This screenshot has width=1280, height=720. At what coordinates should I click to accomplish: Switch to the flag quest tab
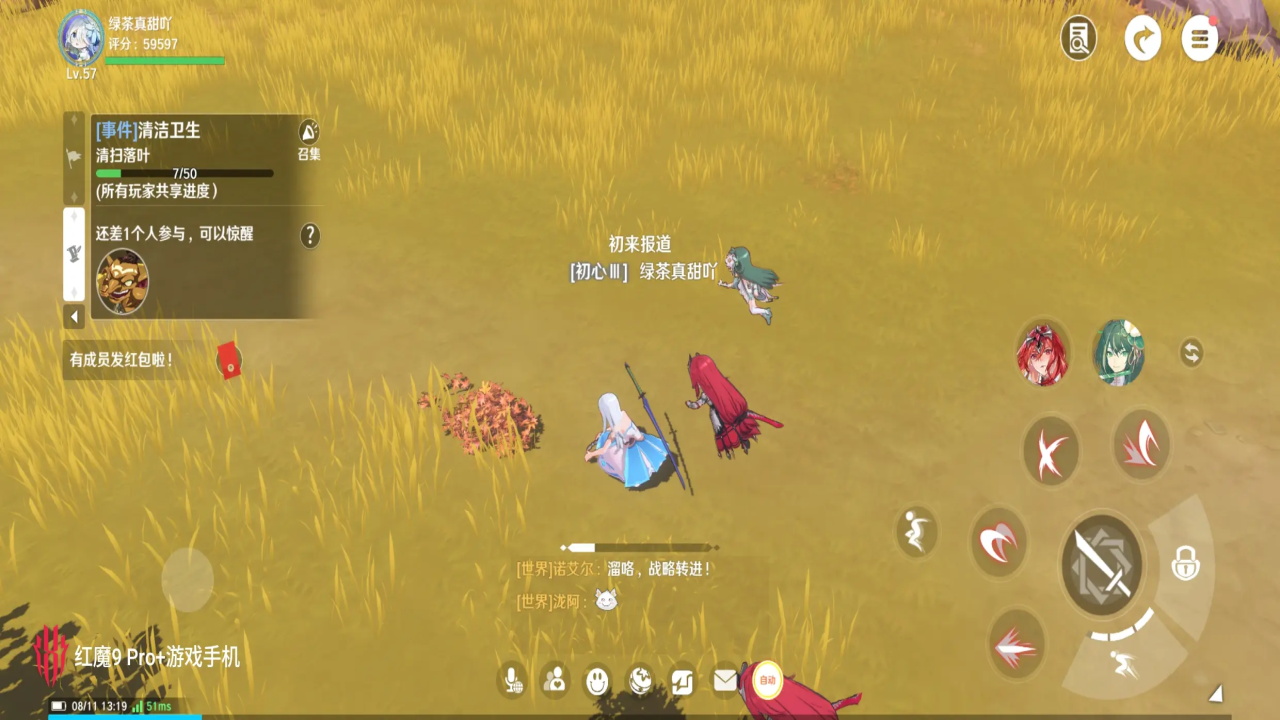point(74,157)
